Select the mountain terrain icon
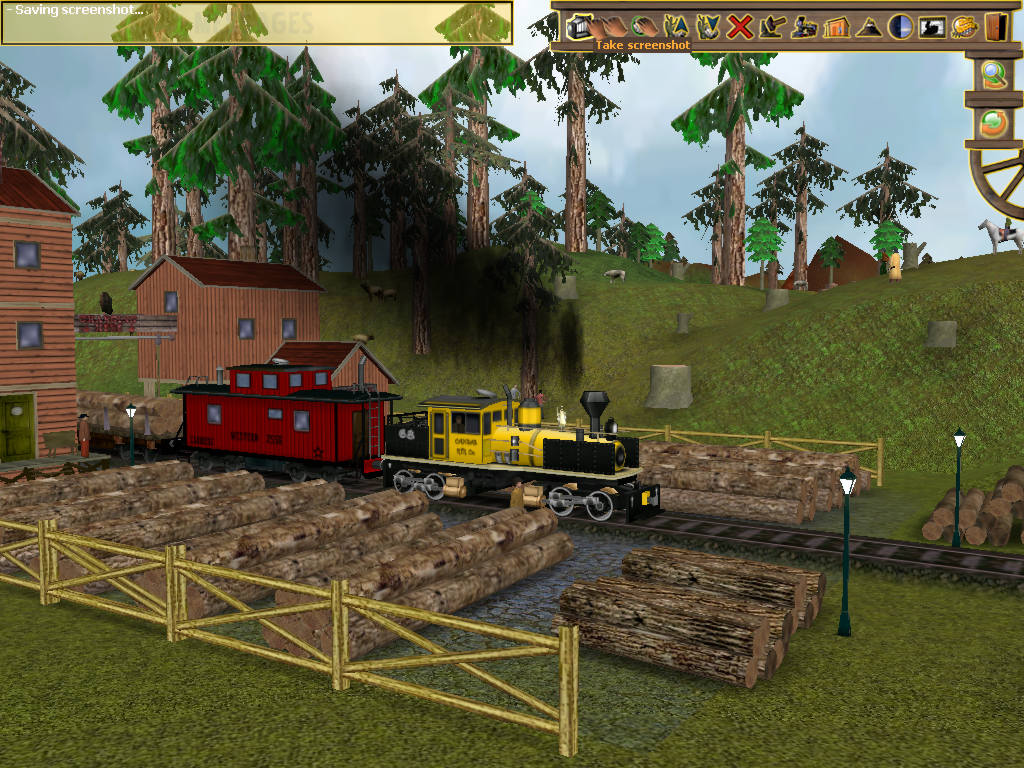 click(x=867, y=27)
